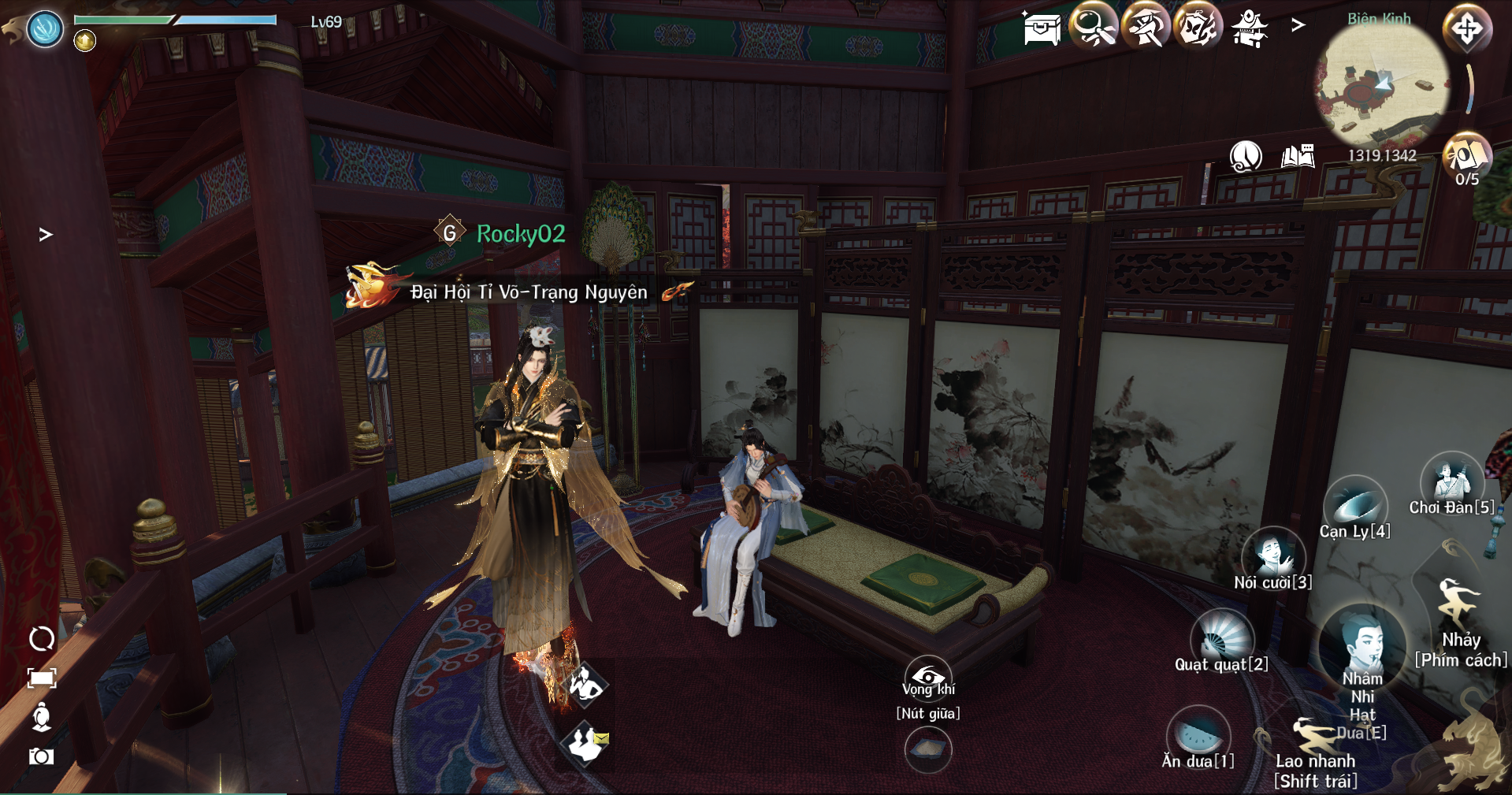Click the circular arrows refresh icon

41,638
